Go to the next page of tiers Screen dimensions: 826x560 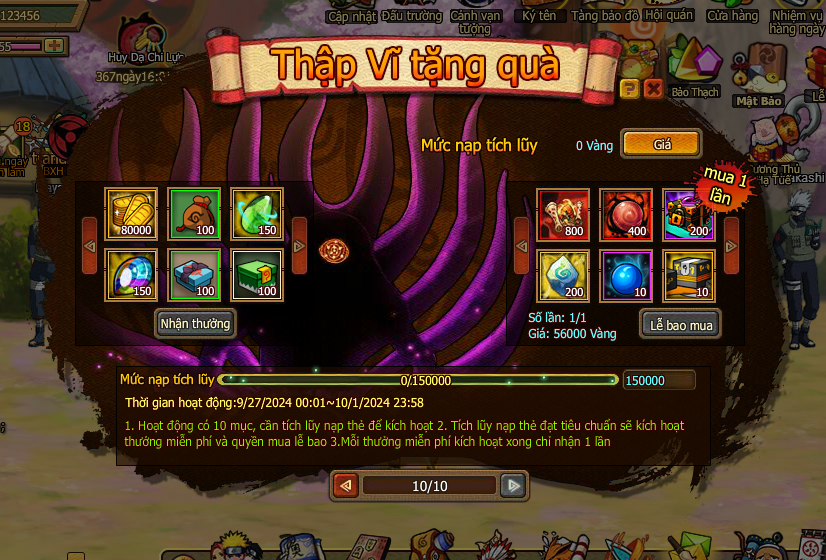pos(512,486)
